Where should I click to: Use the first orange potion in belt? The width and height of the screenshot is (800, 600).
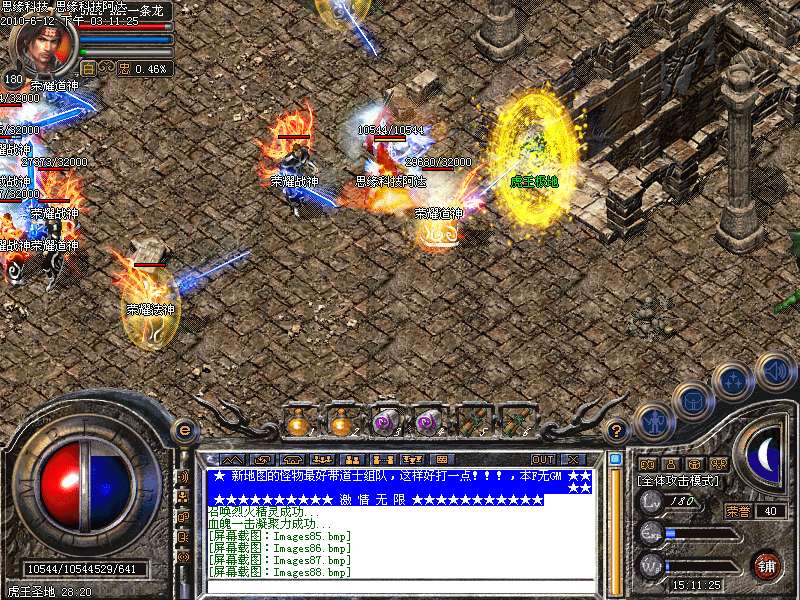pos(298,422)
